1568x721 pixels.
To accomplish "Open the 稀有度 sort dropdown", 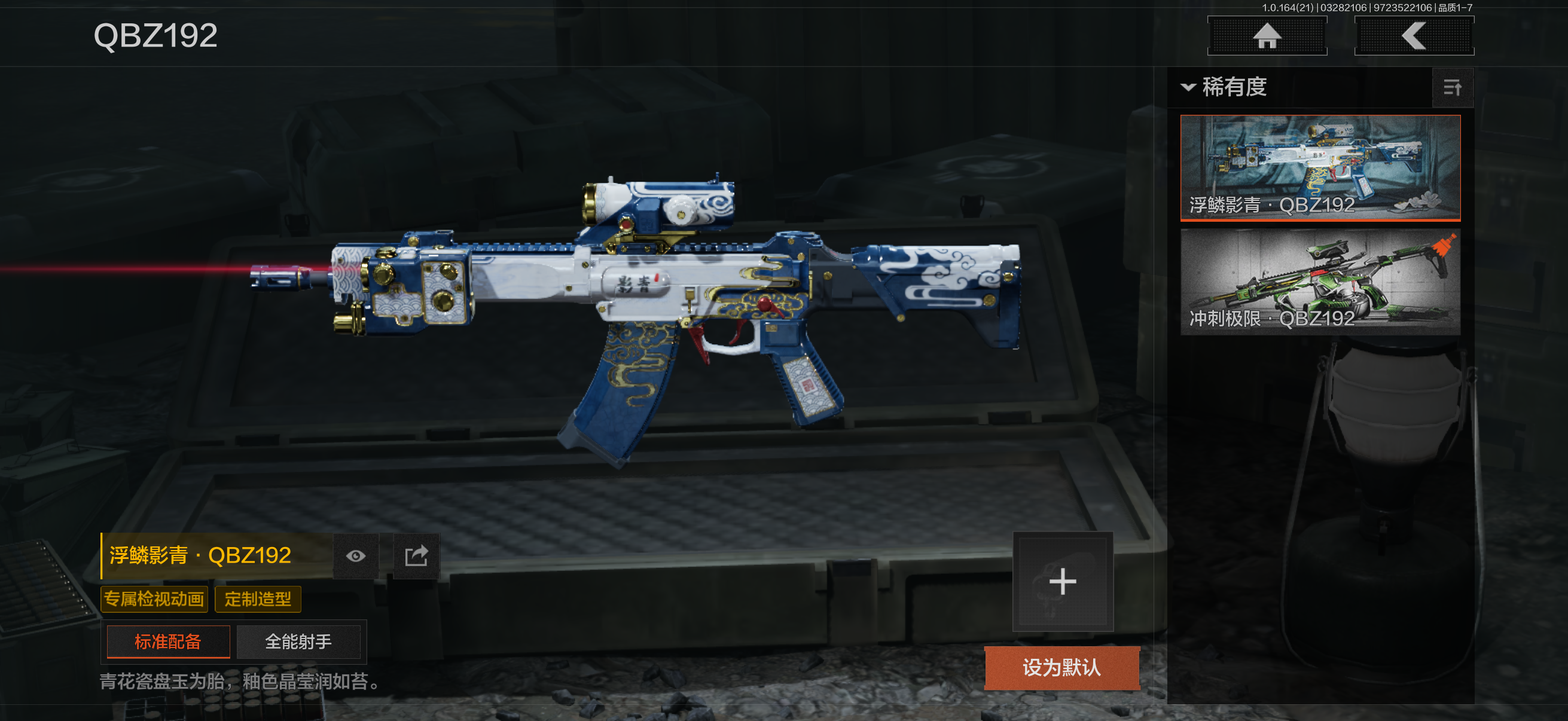I will coord(1224,87).
